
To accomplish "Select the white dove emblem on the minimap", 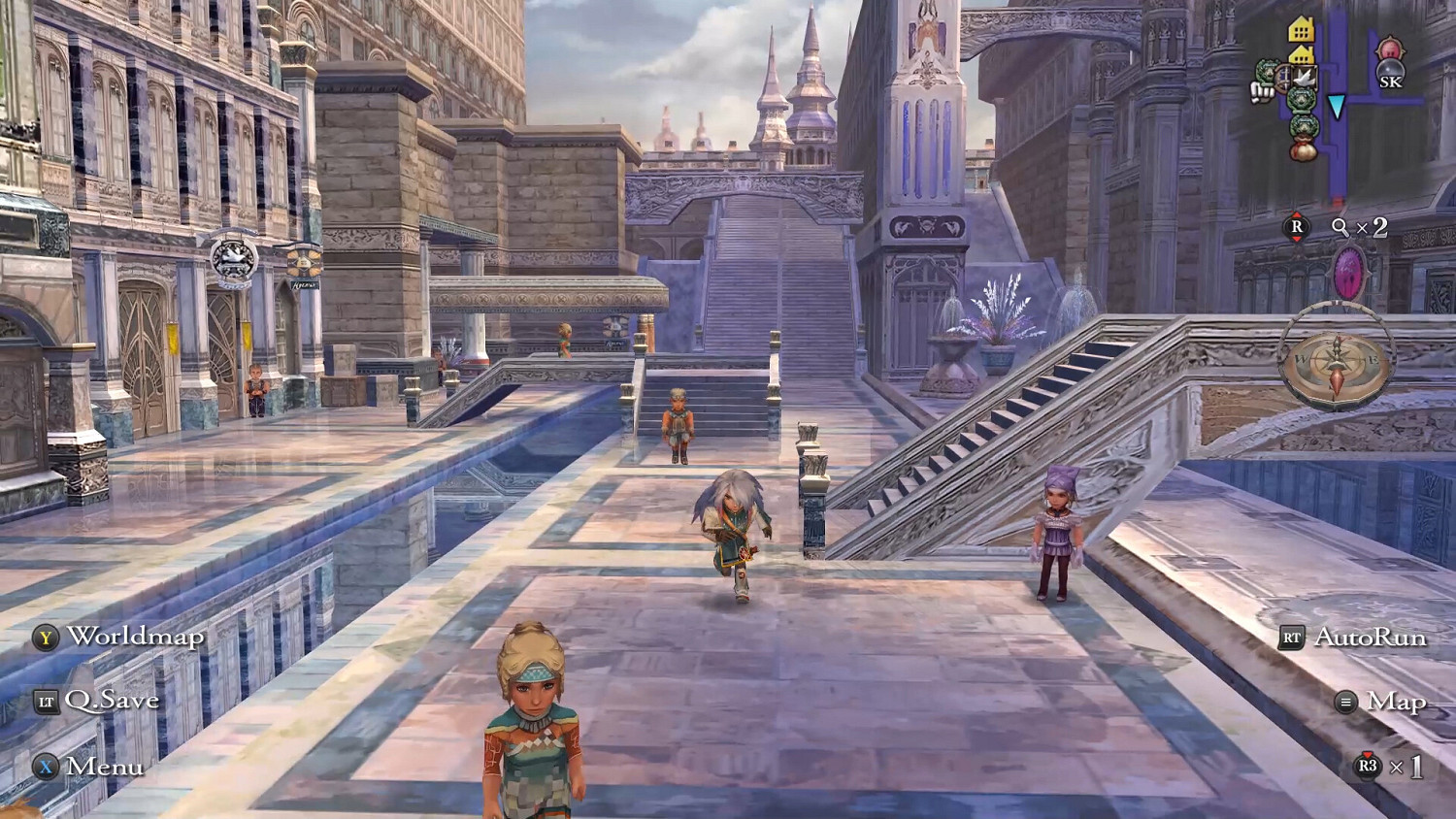I will [1304, 77].
